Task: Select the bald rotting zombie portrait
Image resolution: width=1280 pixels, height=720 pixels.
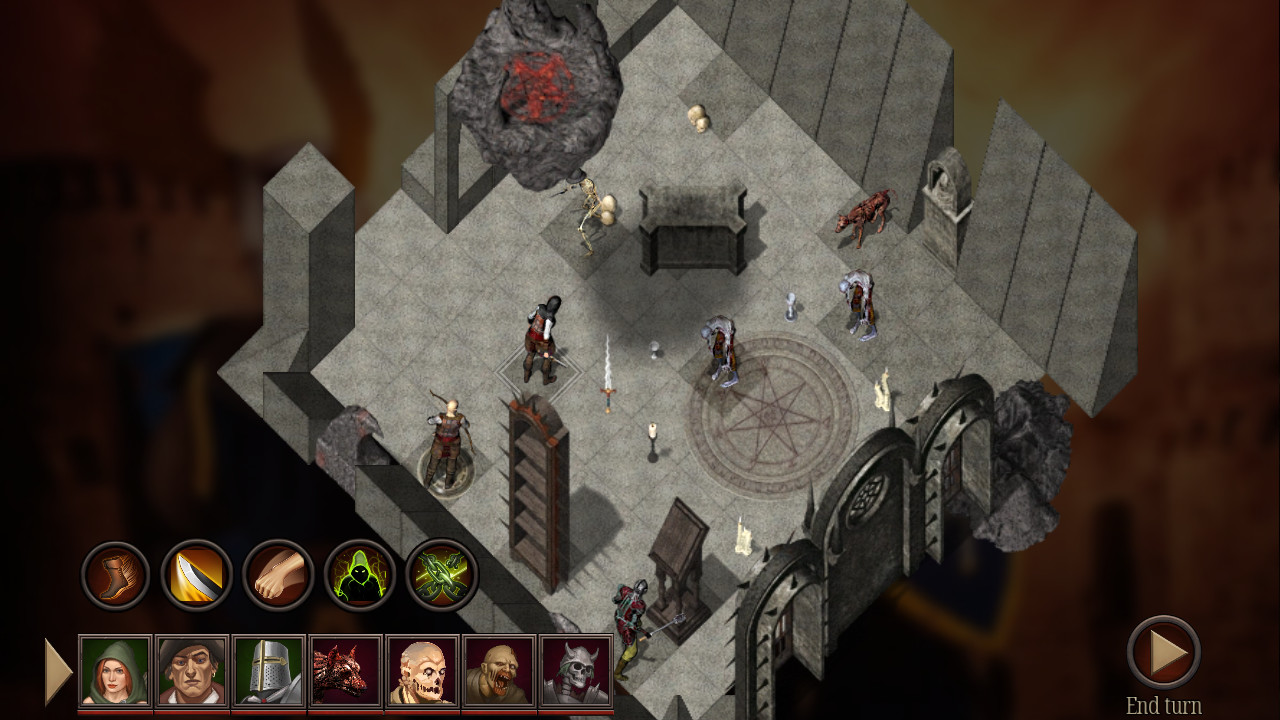Action: (421, 670)
